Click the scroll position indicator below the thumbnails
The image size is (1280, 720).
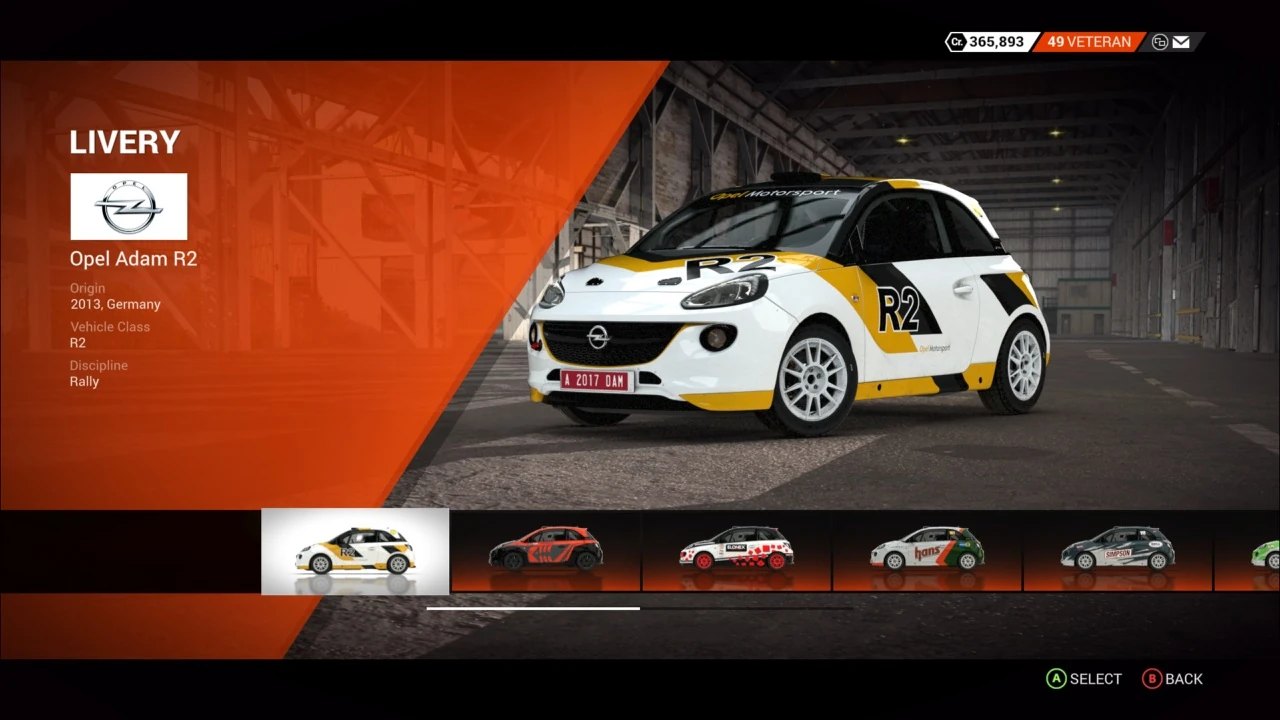coord(533,608)
